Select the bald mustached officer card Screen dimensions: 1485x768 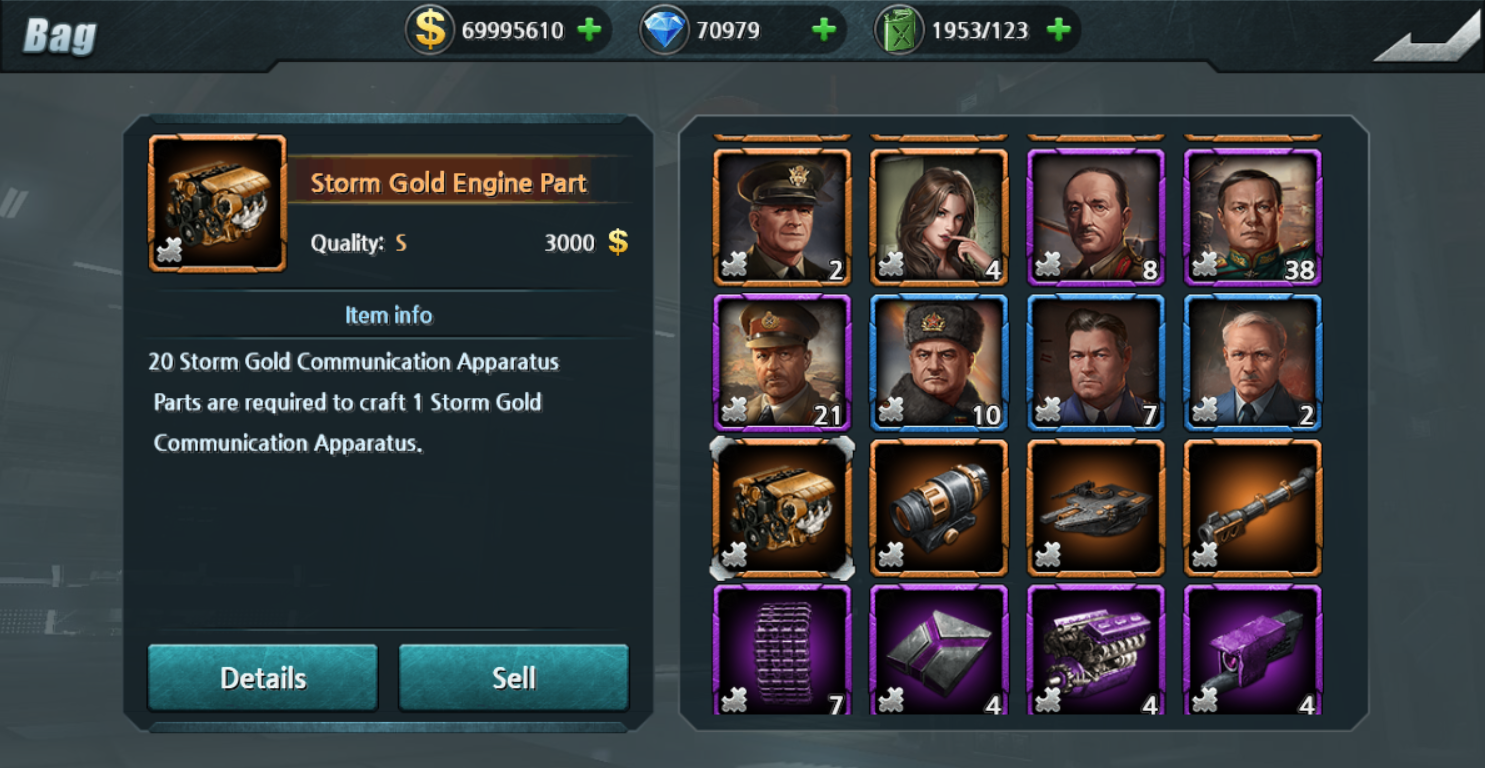pos(1096,217)
